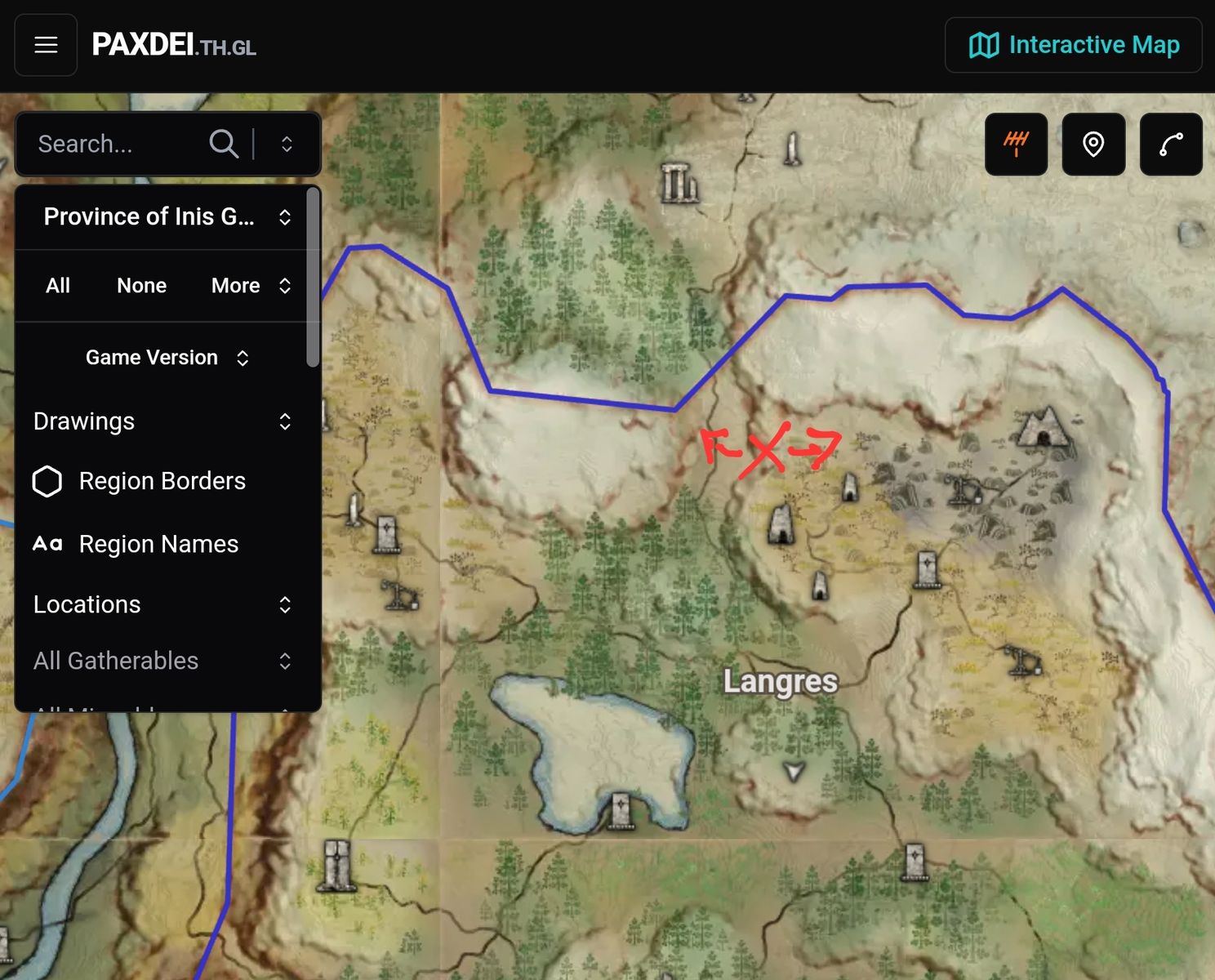Select the location pin tool
Screen dimensions: 1215x980
coord(1093,144)
